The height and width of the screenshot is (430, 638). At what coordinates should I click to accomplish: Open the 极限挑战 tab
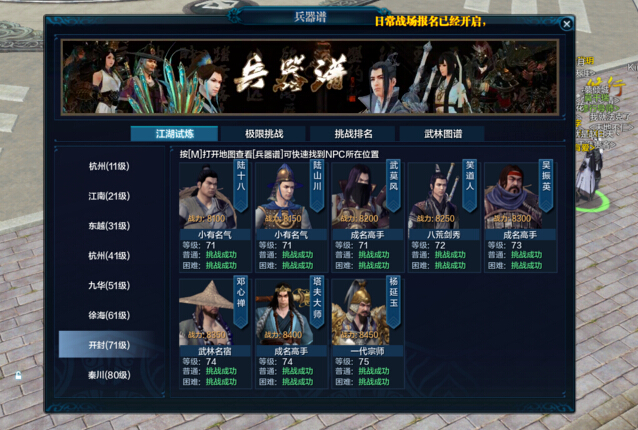tap(264, 134)
